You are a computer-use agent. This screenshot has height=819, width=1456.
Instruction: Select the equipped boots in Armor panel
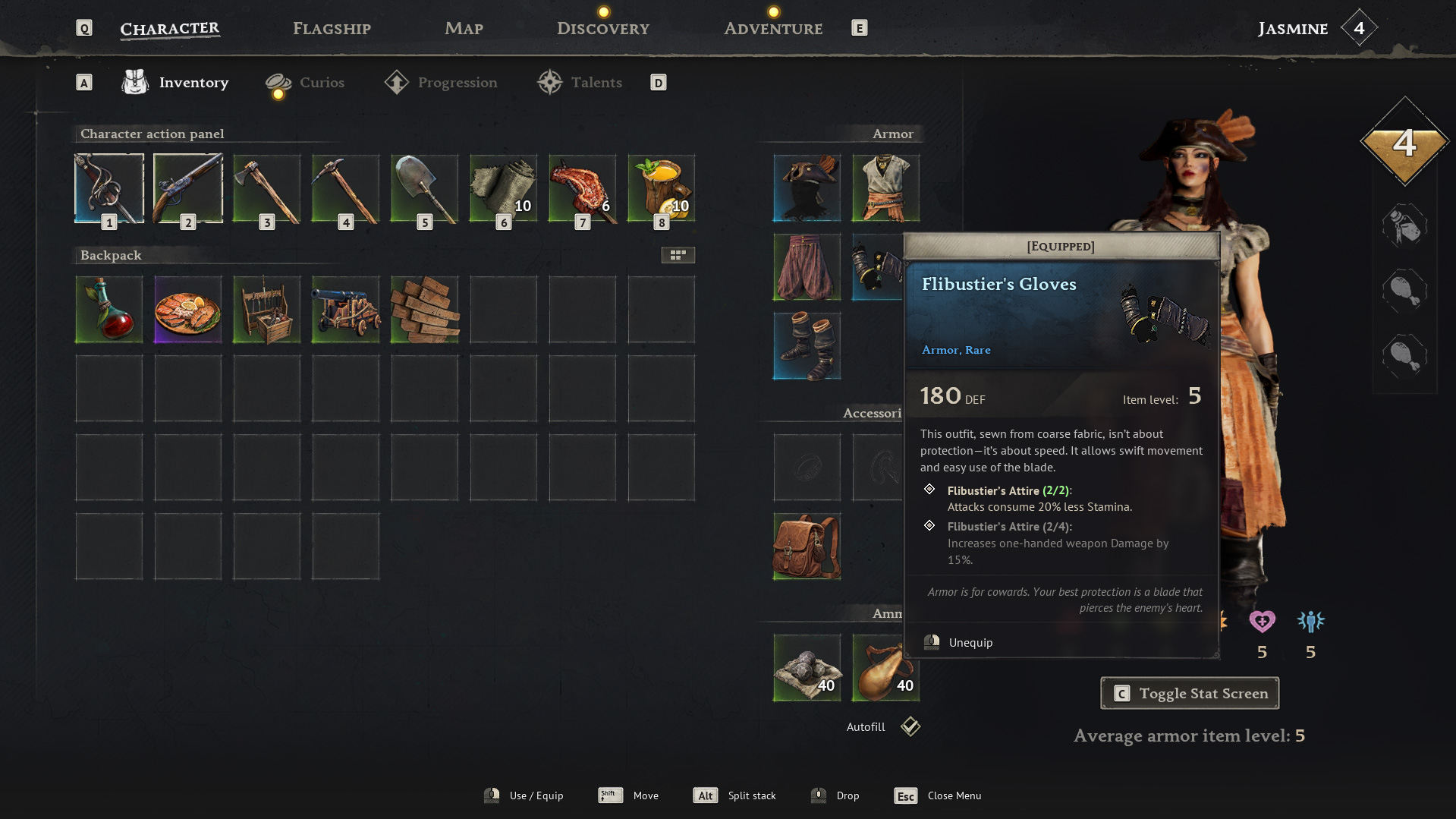coord(806,346)
